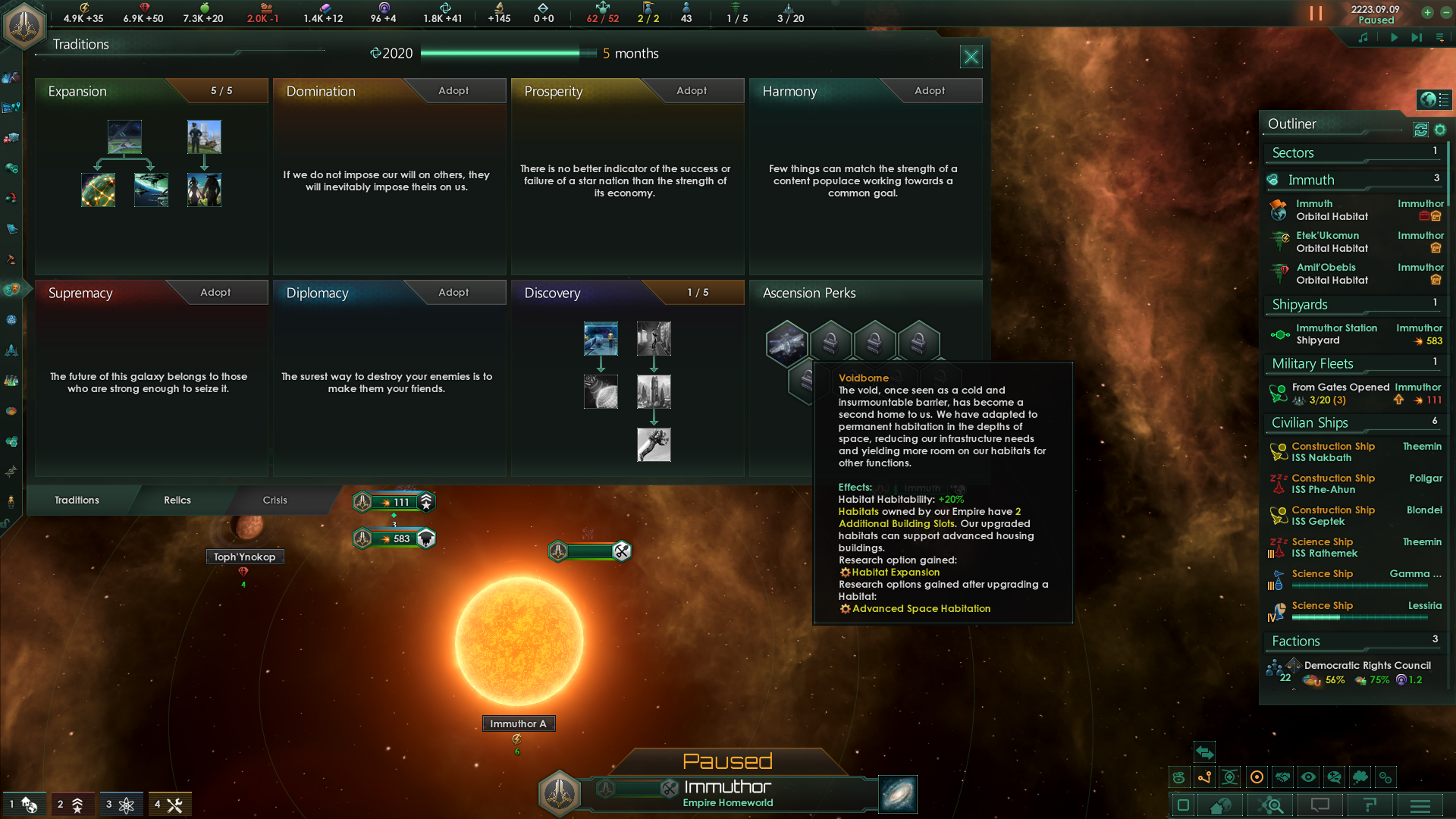Toggle the galaxy view button bottom right

[1182, 805]
